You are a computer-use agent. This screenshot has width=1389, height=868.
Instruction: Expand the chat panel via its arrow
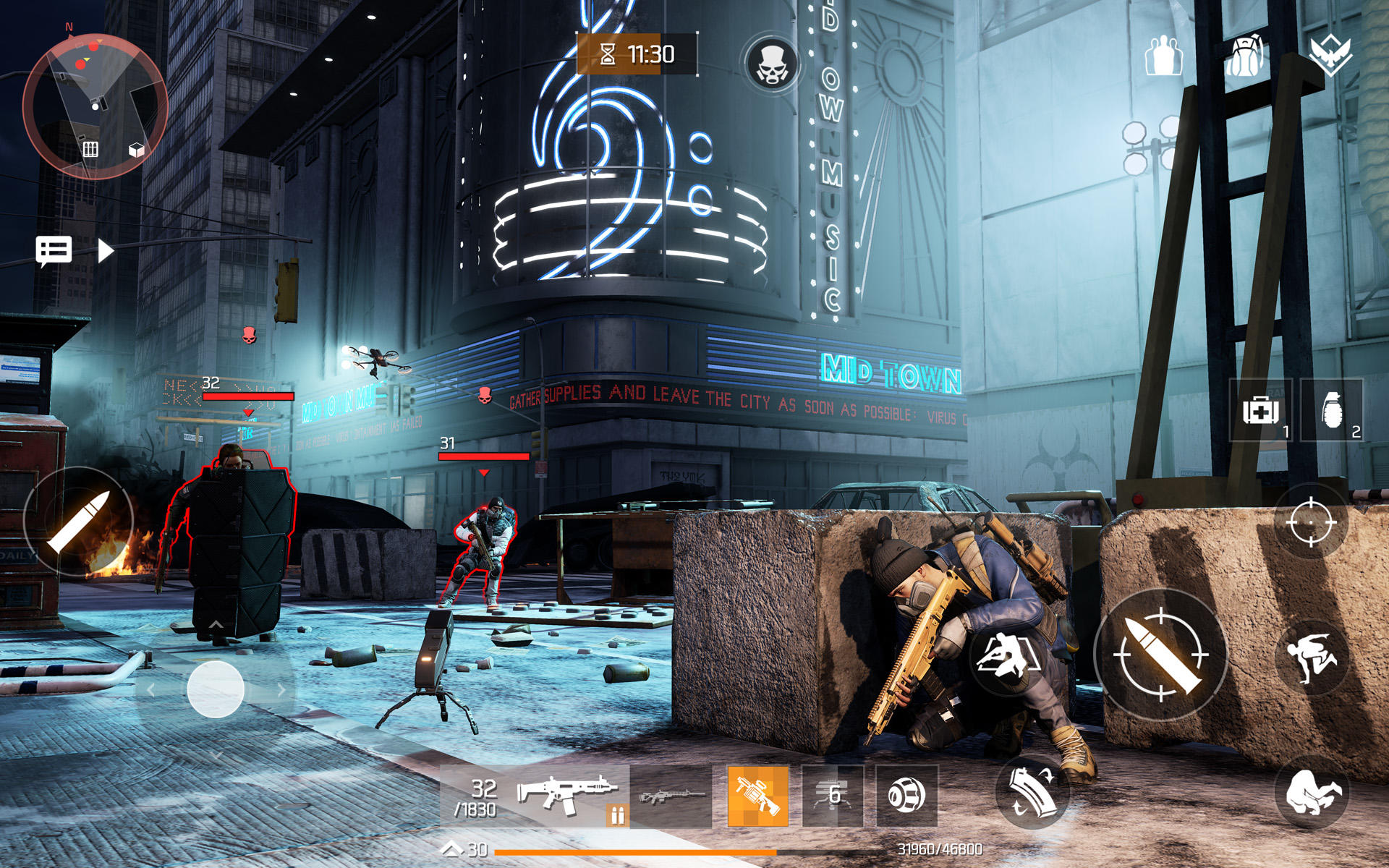coord(107,250)
